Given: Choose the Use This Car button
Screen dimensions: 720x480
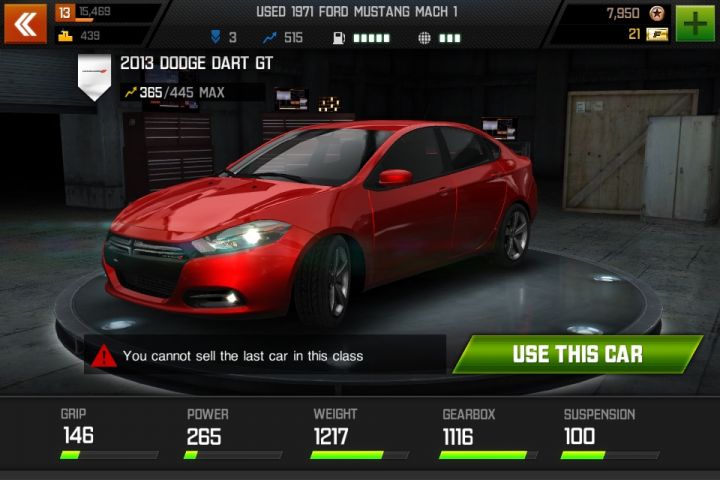Looking at the screenshot, I should (x=577, y=354).
